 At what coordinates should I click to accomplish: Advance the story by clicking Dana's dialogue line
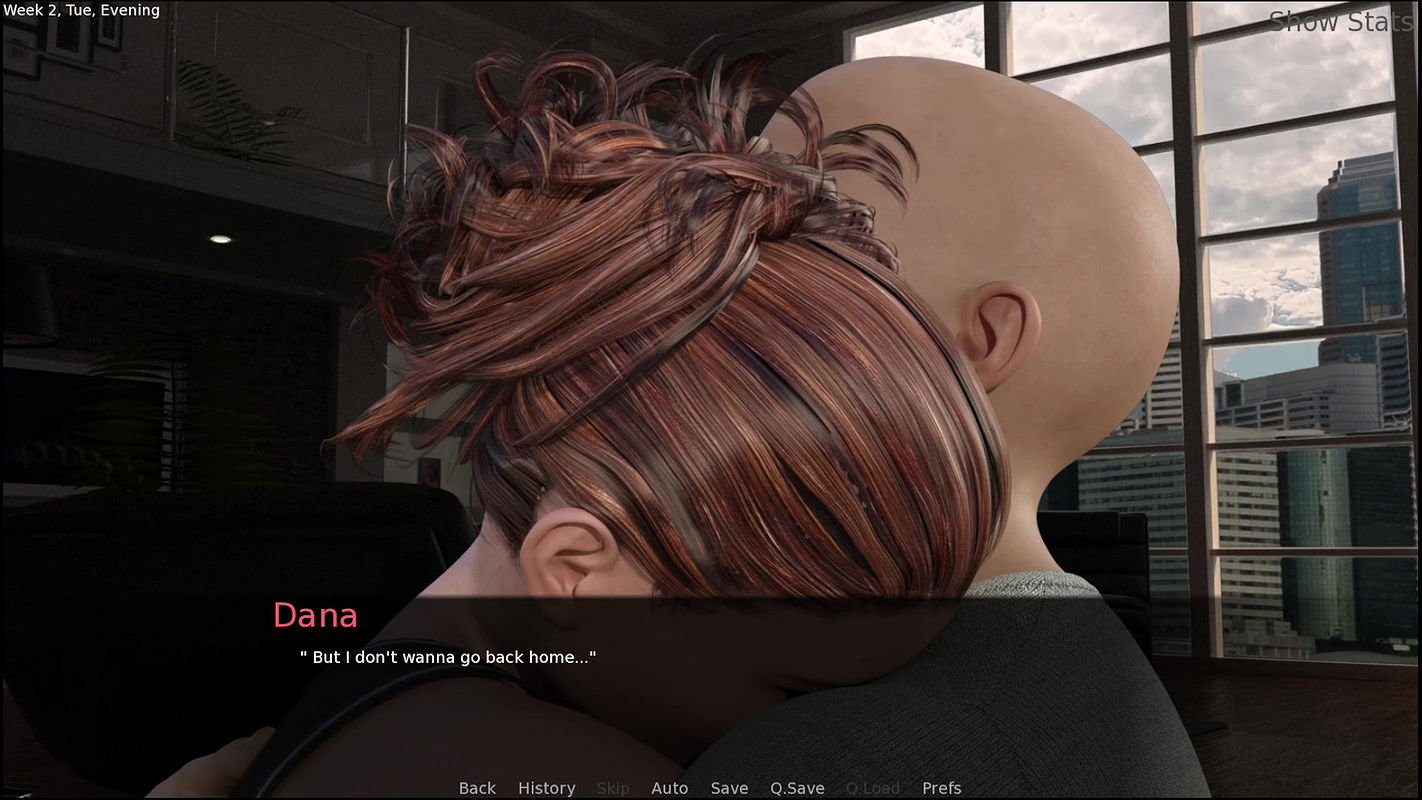pyautogui.click(x=449, y=657)
